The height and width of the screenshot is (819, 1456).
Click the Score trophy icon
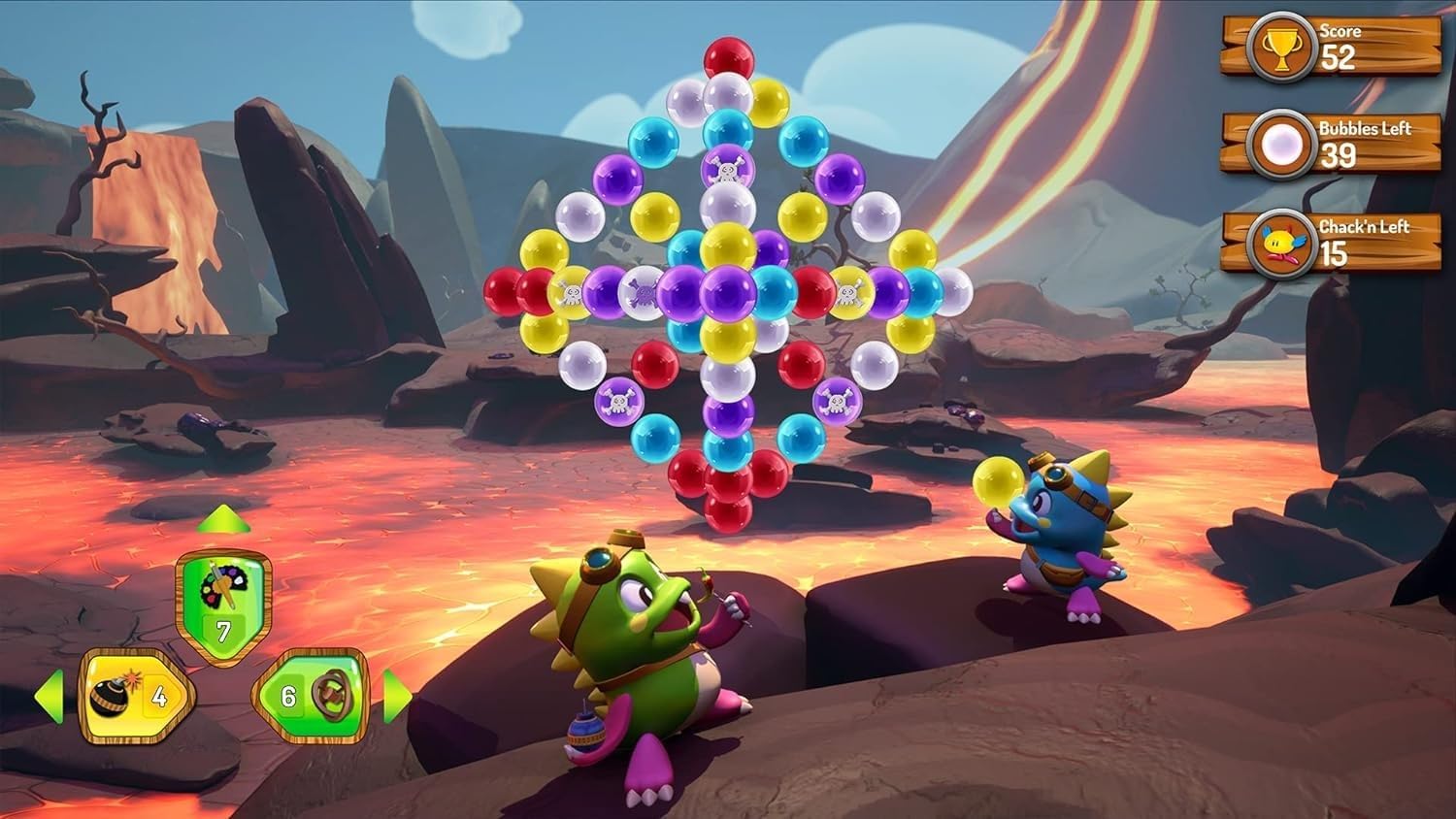(x=1283, y=46)
